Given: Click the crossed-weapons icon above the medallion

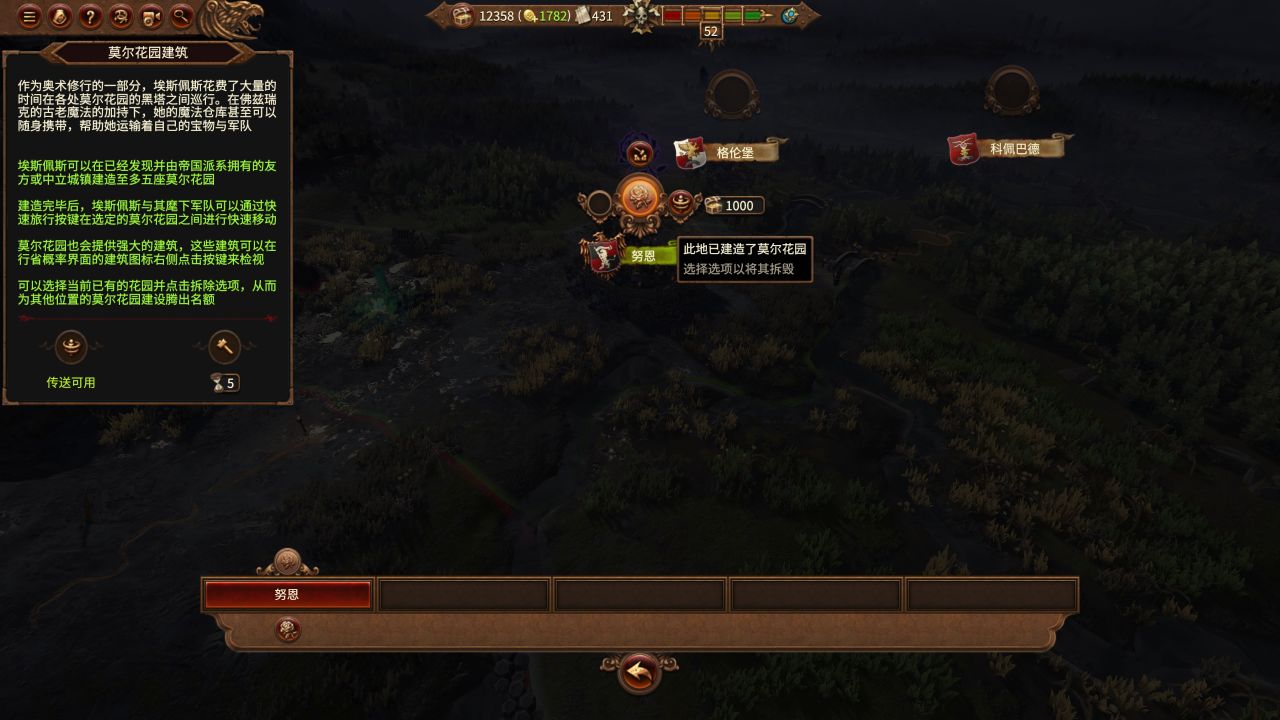Looking at the screenshot, I should coord(639,152).
